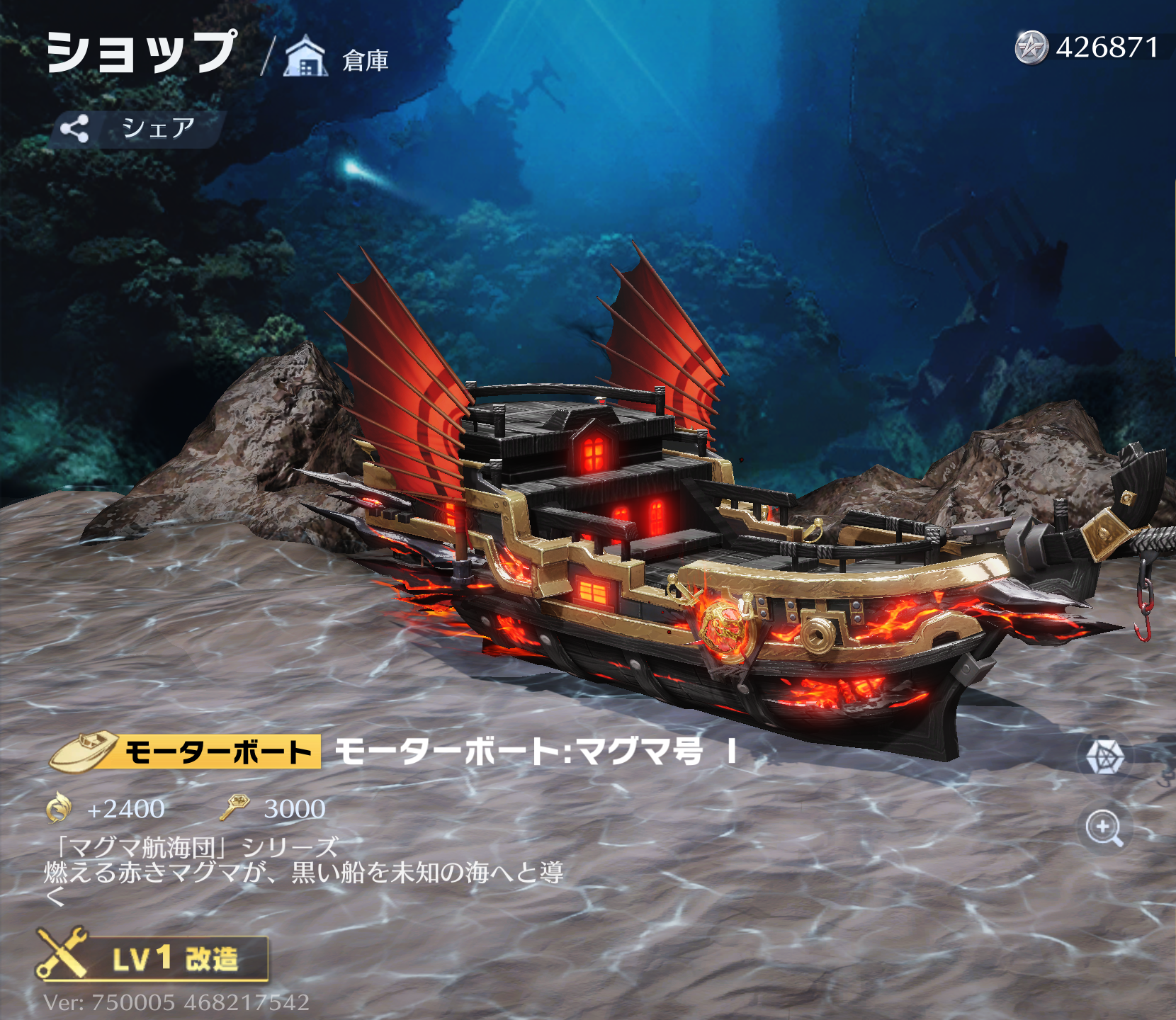Select the hexagon icon above the magnifier
The height and width of the screenshot is (1020, 1176).
click(1104, 756)
